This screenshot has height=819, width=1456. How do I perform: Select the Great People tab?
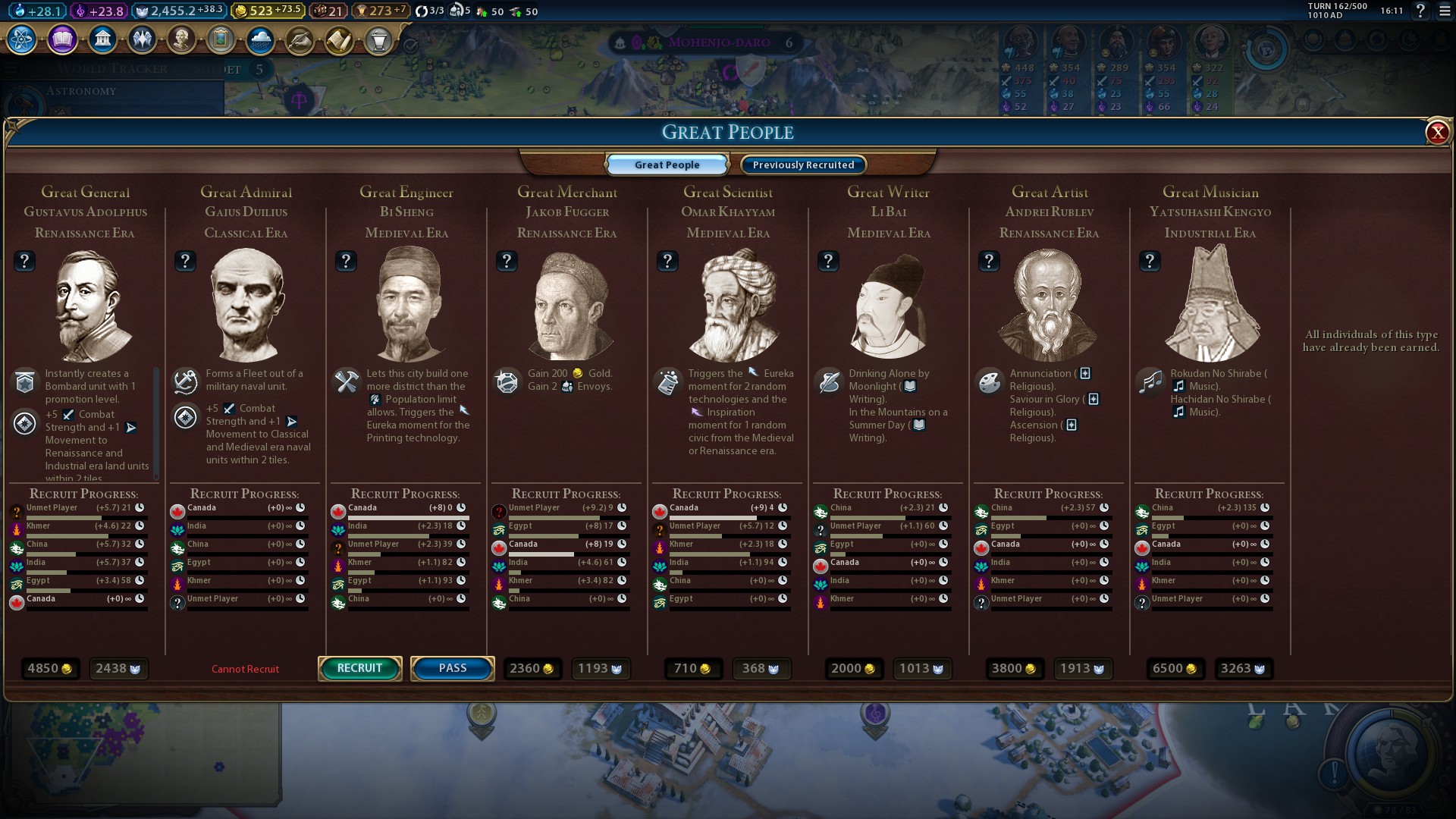tap(667, 165)
